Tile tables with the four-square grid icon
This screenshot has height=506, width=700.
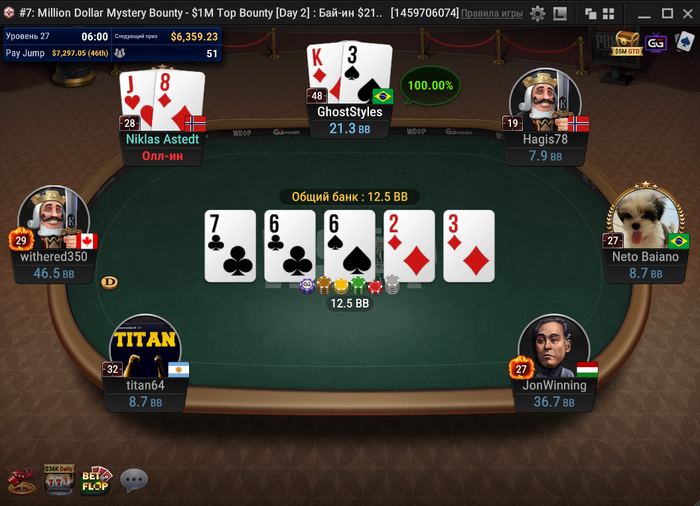coord(608,14)
